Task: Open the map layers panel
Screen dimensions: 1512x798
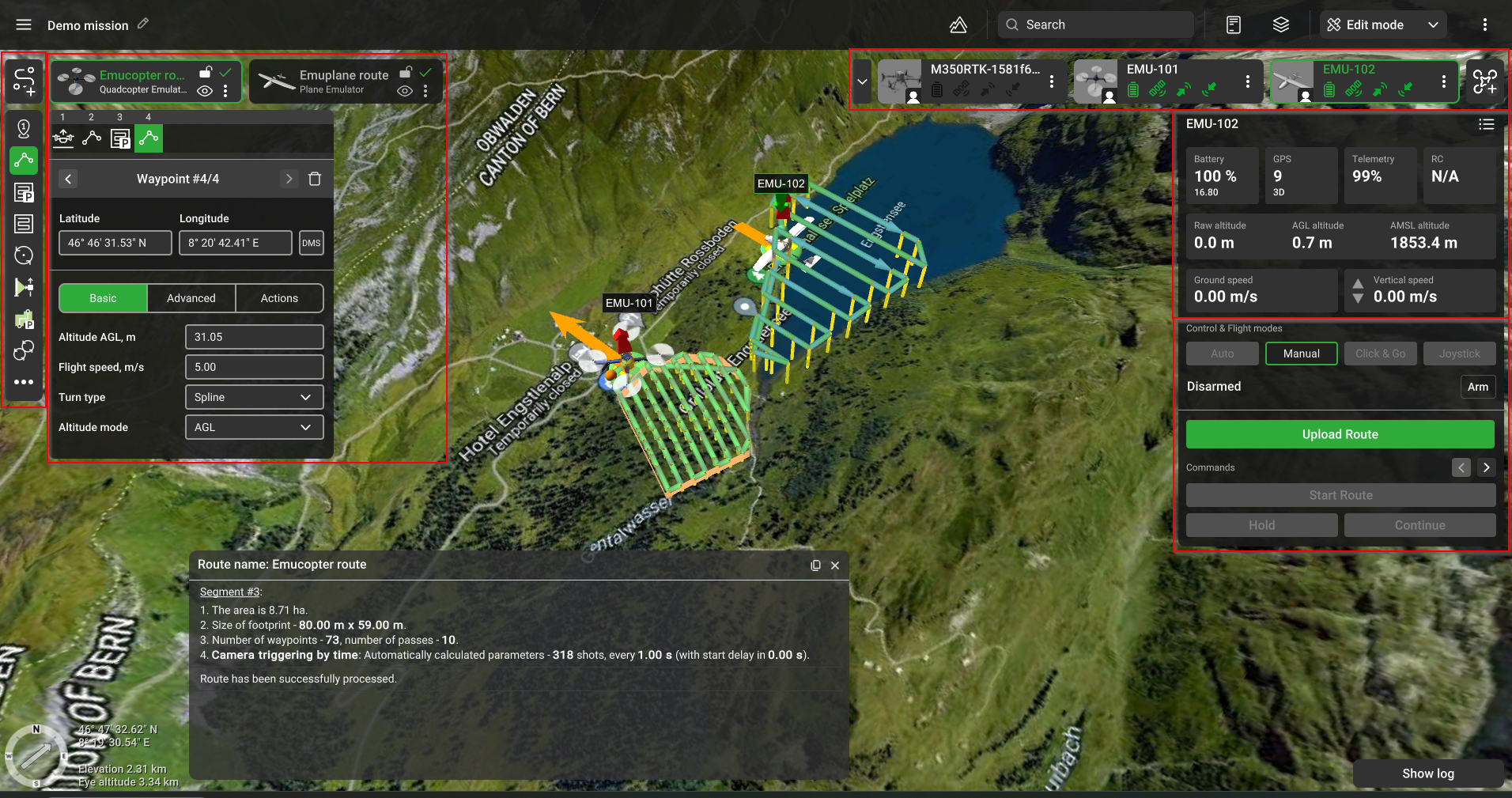Action: [x=1281, y=25]
